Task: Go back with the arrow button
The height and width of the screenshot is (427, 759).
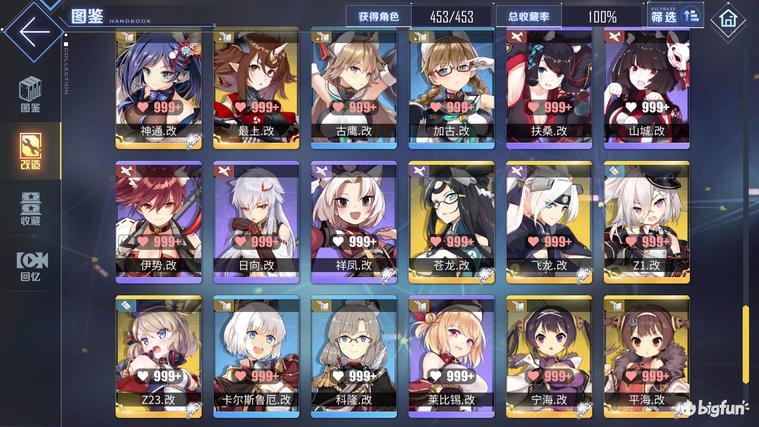Action: (33, 28)
